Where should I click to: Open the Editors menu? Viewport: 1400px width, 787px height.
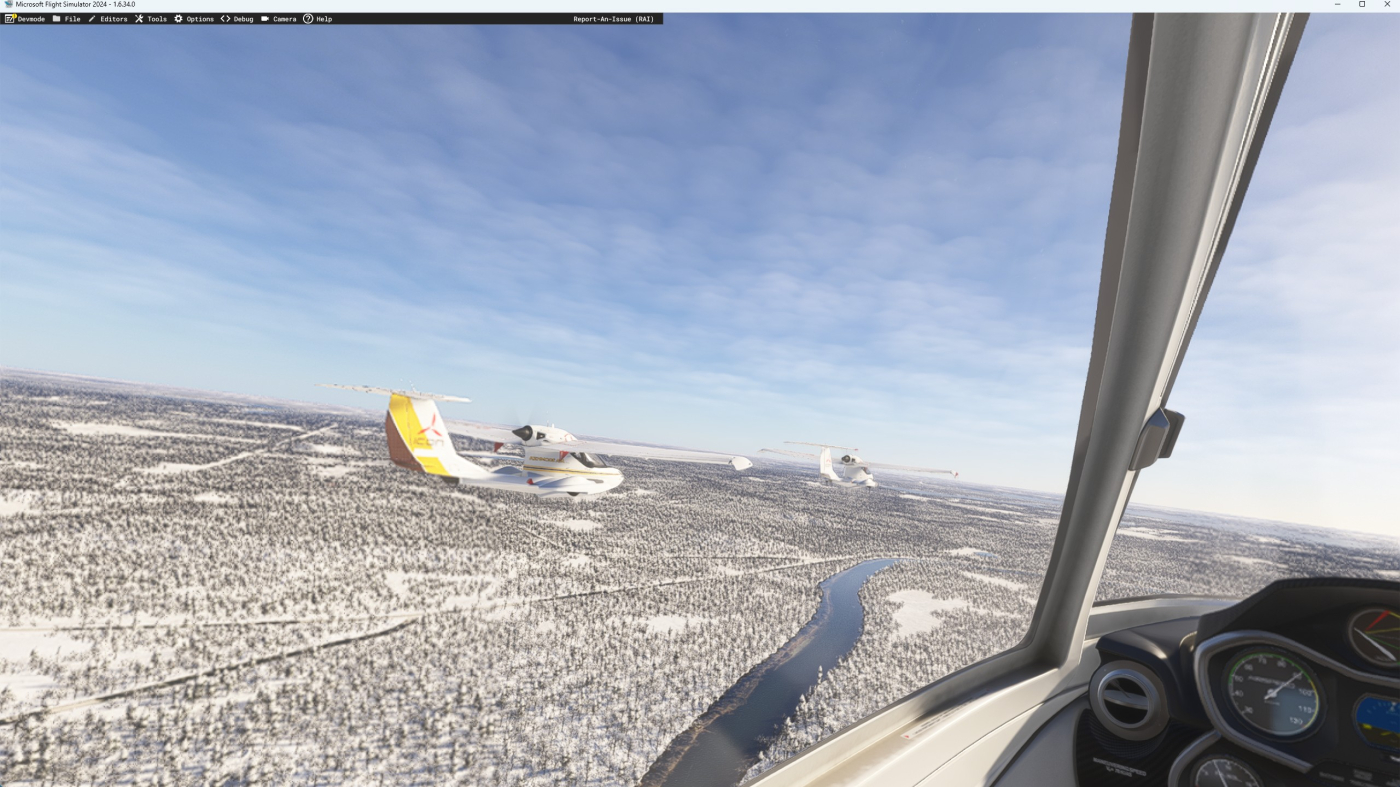(108, 19)
